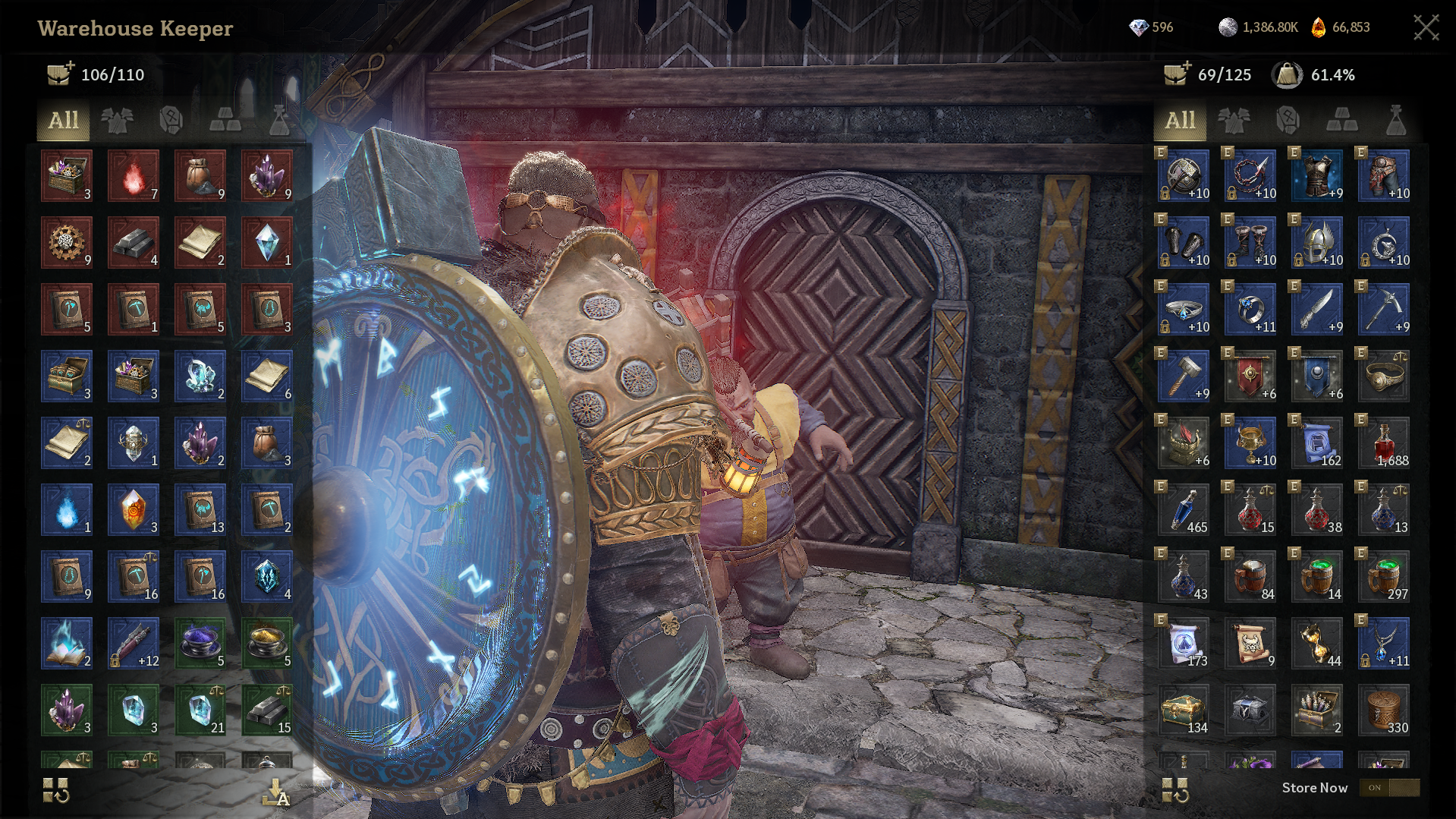Select the red flame crystal stack of 7
Screen dimensions: 1456x819
pyautogui.click(x=134, y=176)
